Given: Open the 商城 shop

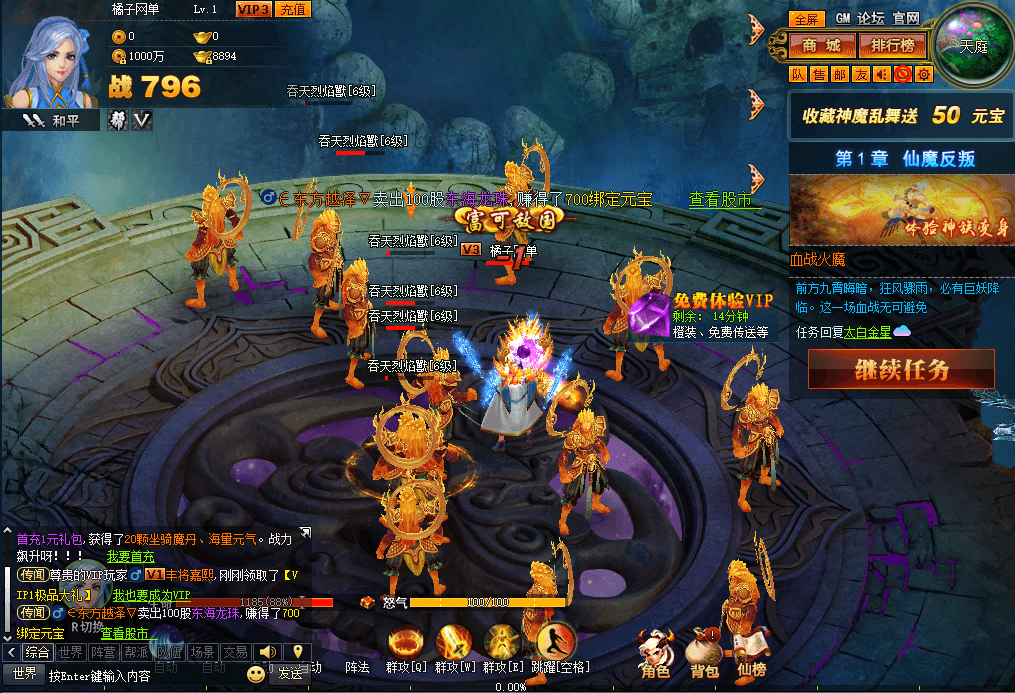Looking at the screenshot, I should (x=822, y=45).
